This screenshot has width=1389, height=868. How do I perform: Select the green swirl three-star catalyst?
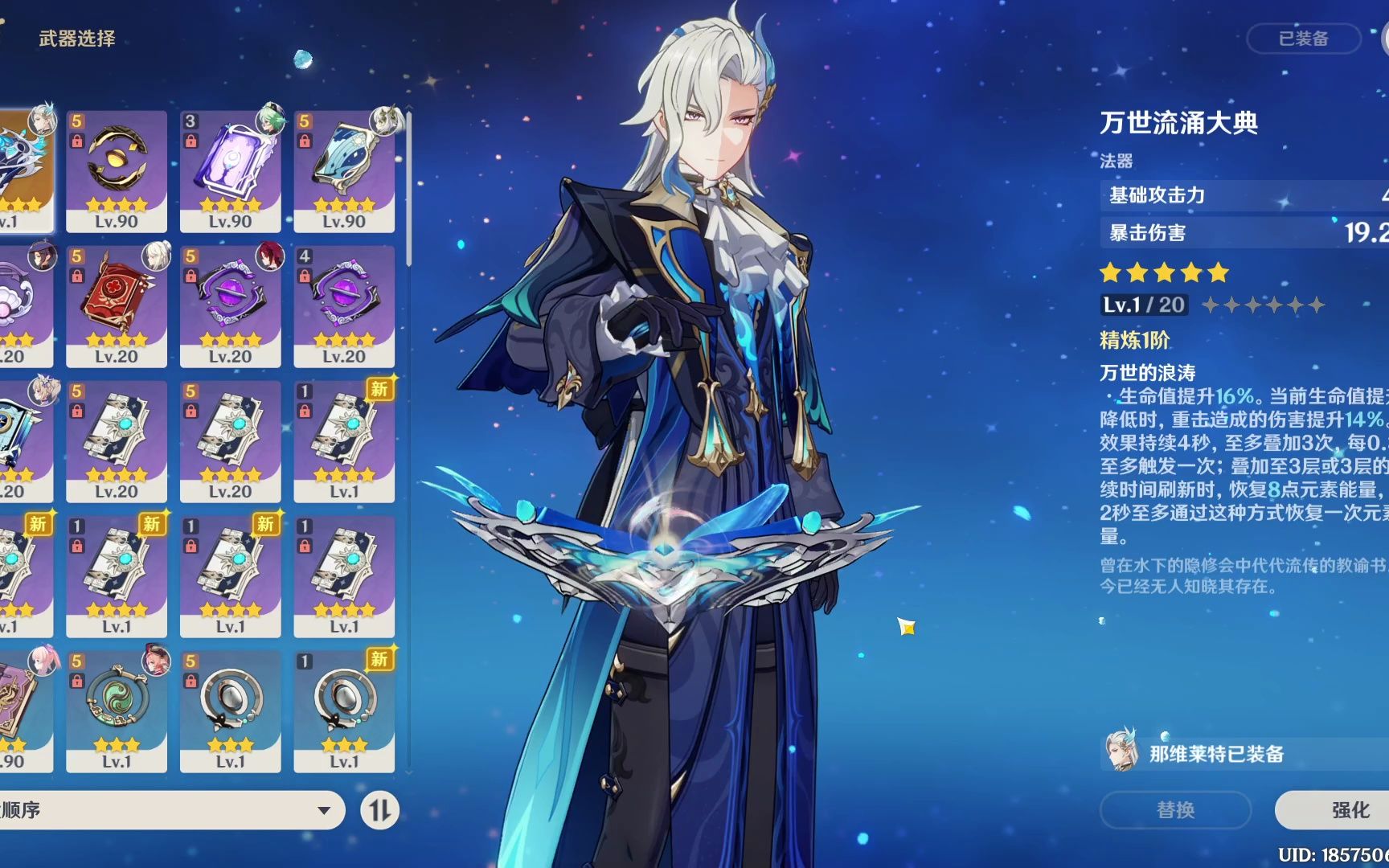click(117, 711)
